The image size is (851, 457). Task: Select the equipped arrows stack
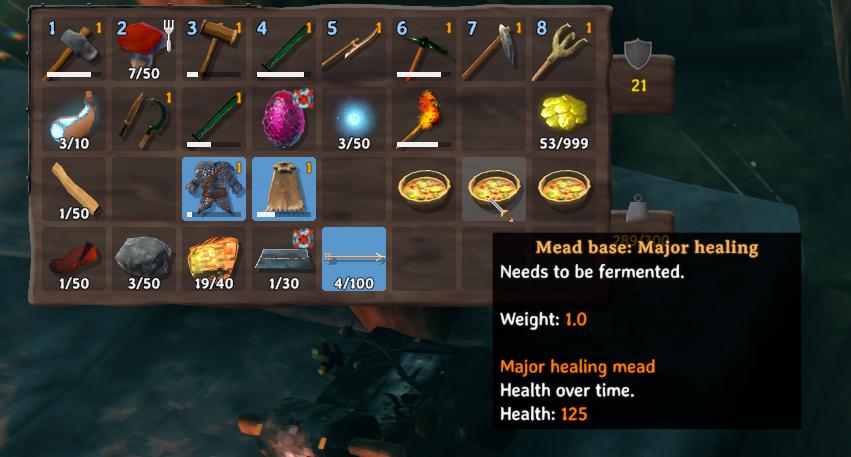[354, 259]
